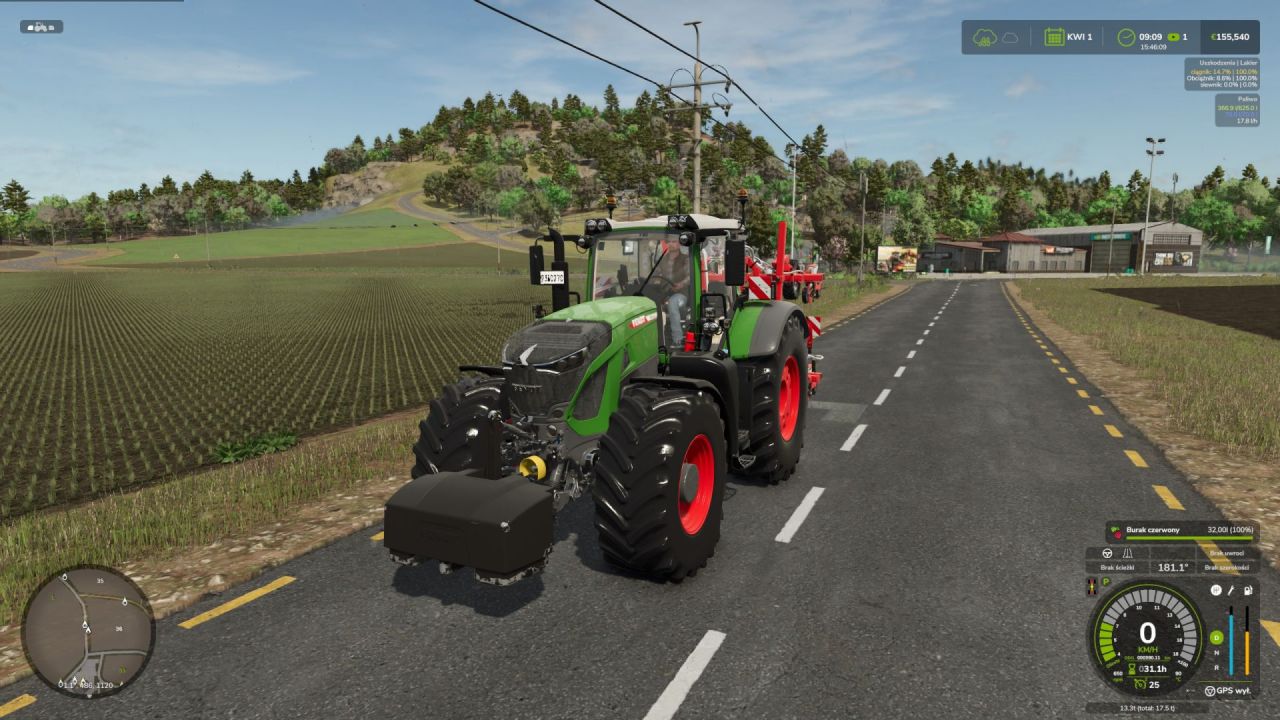1280x720 pixels.
Task: Click the AB-line path icon beside the steering wheel
Action: tap(1126, 552)
